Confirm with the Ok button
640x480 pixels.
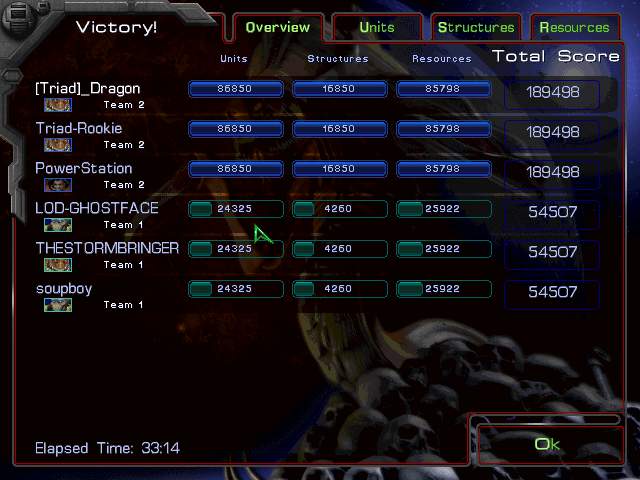[548, 444]
